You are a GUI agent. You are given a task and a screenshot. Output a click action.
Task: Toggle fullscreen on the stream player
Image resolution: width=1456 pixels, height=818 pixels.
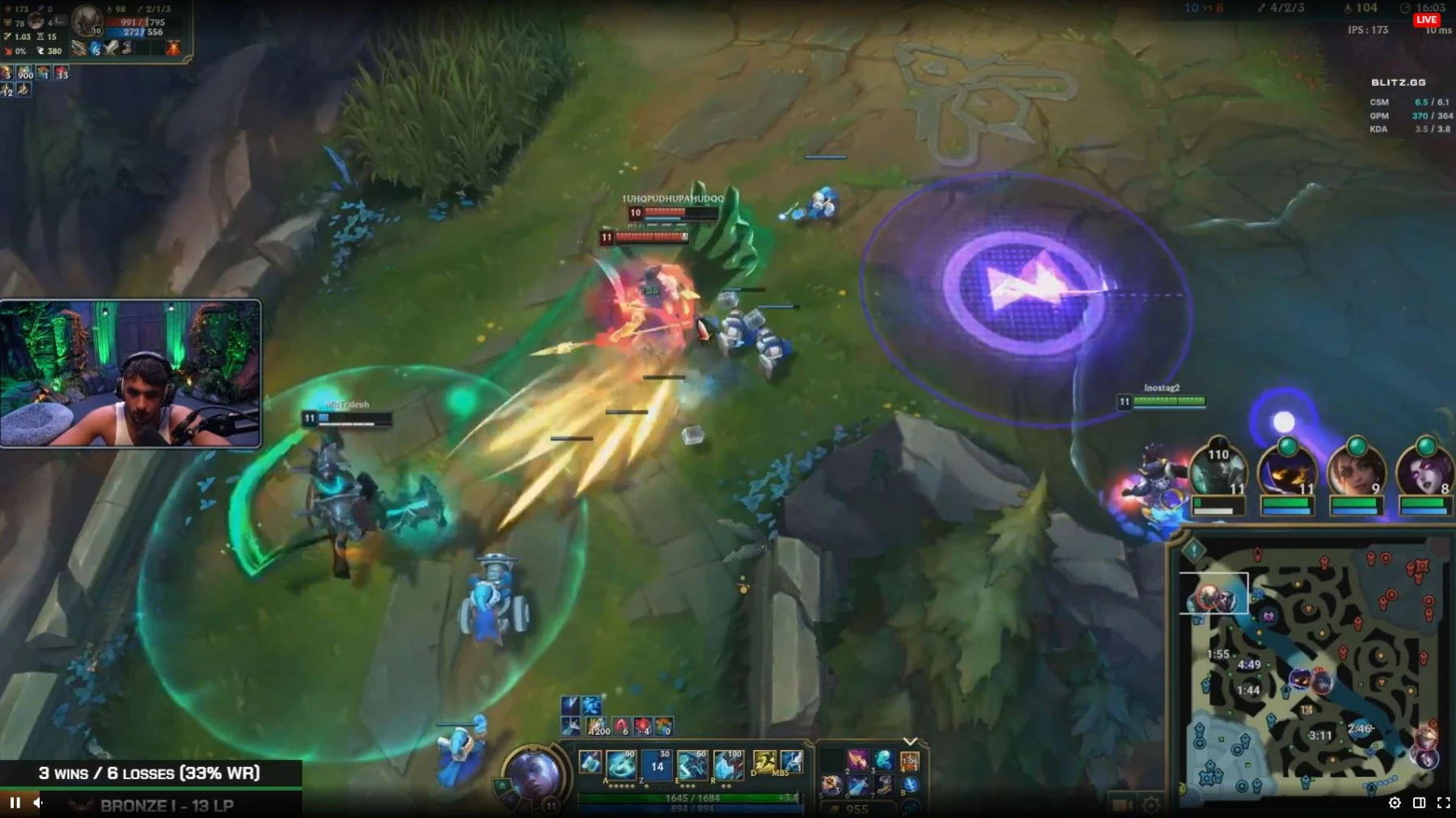click(x=1445, y=802)
